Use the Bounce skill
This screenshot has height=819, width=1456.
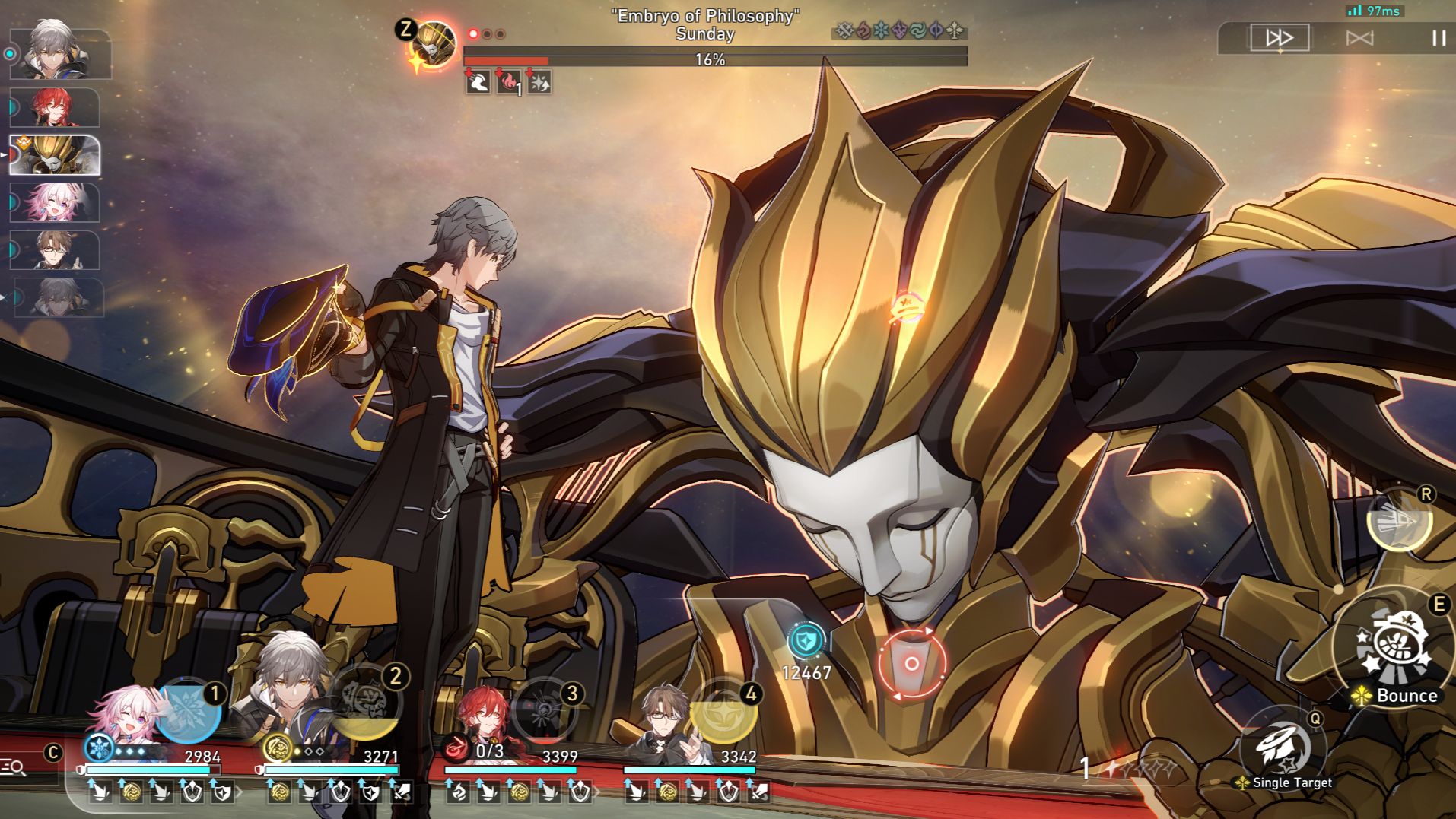[1396, 646]
